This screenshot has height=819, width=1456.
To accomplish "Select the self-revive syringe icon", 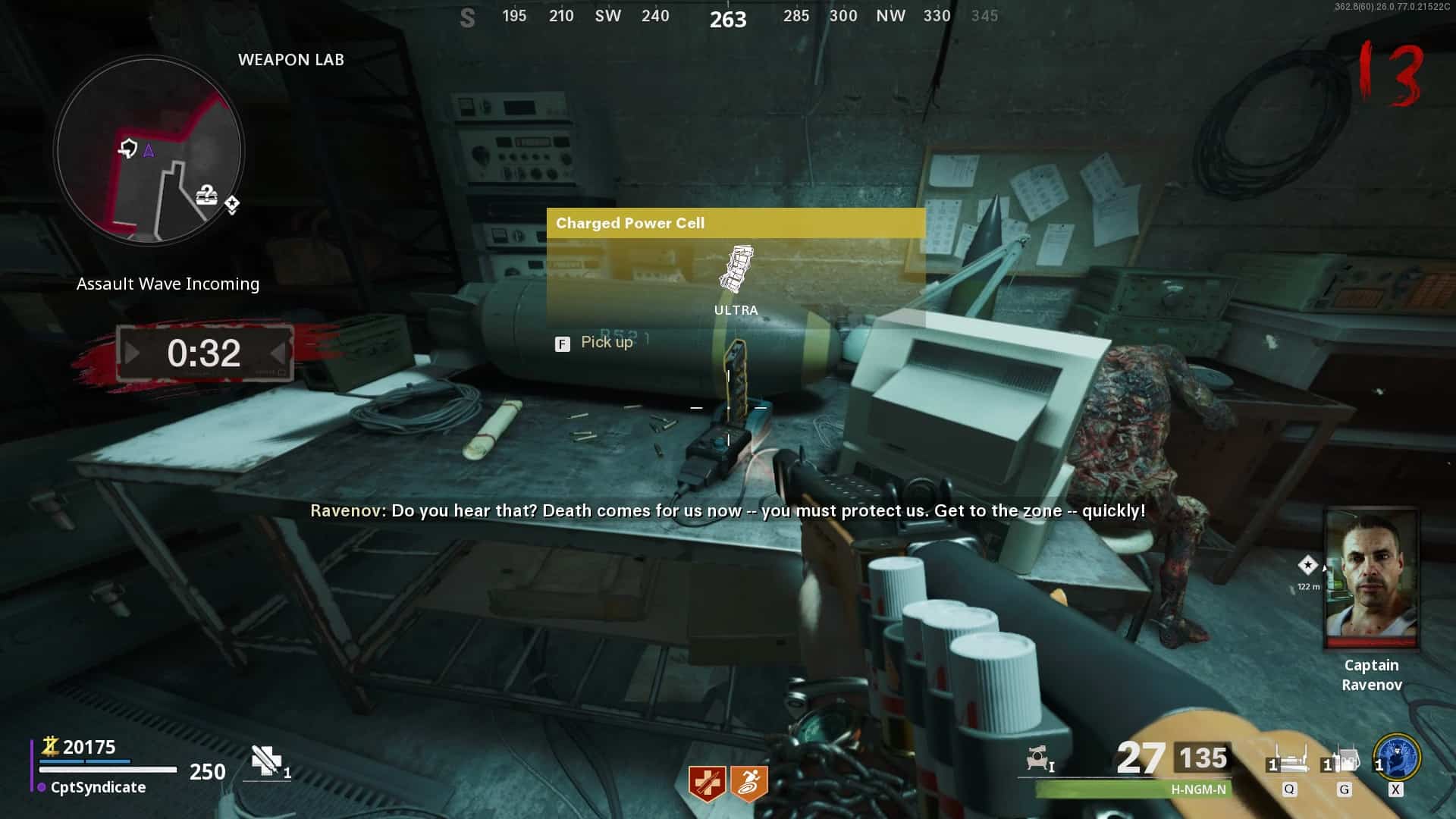I will tap(267, 761).
